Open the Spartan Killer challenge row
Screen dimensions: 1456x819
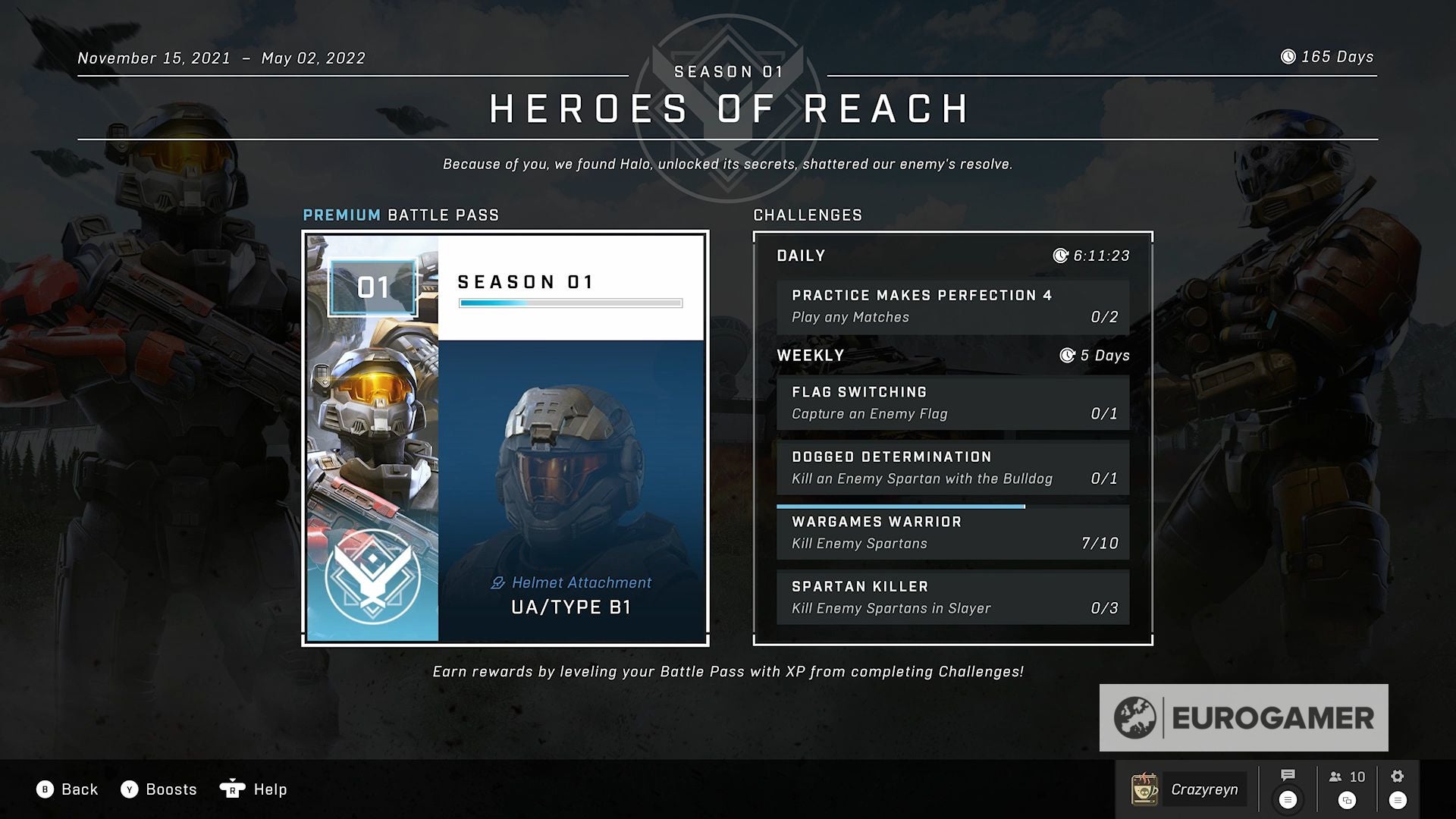952,598
